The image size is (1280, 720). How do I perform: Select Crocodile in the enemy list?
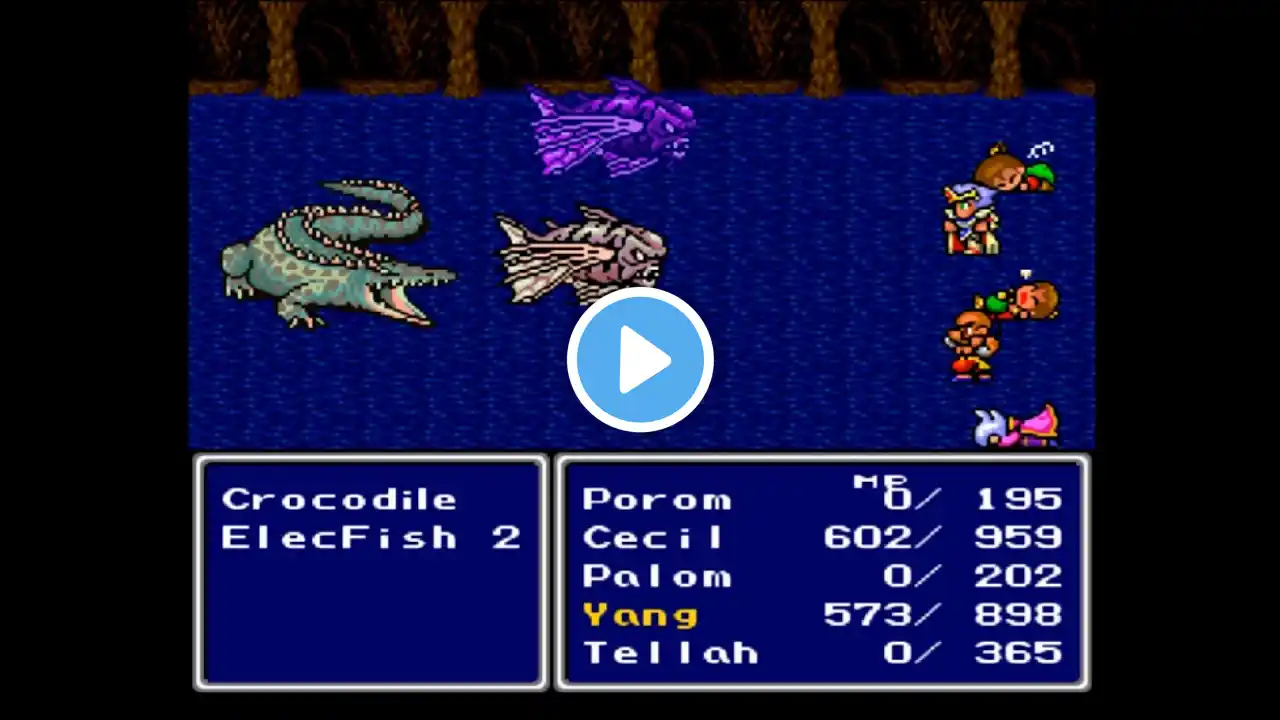[339, 499]
